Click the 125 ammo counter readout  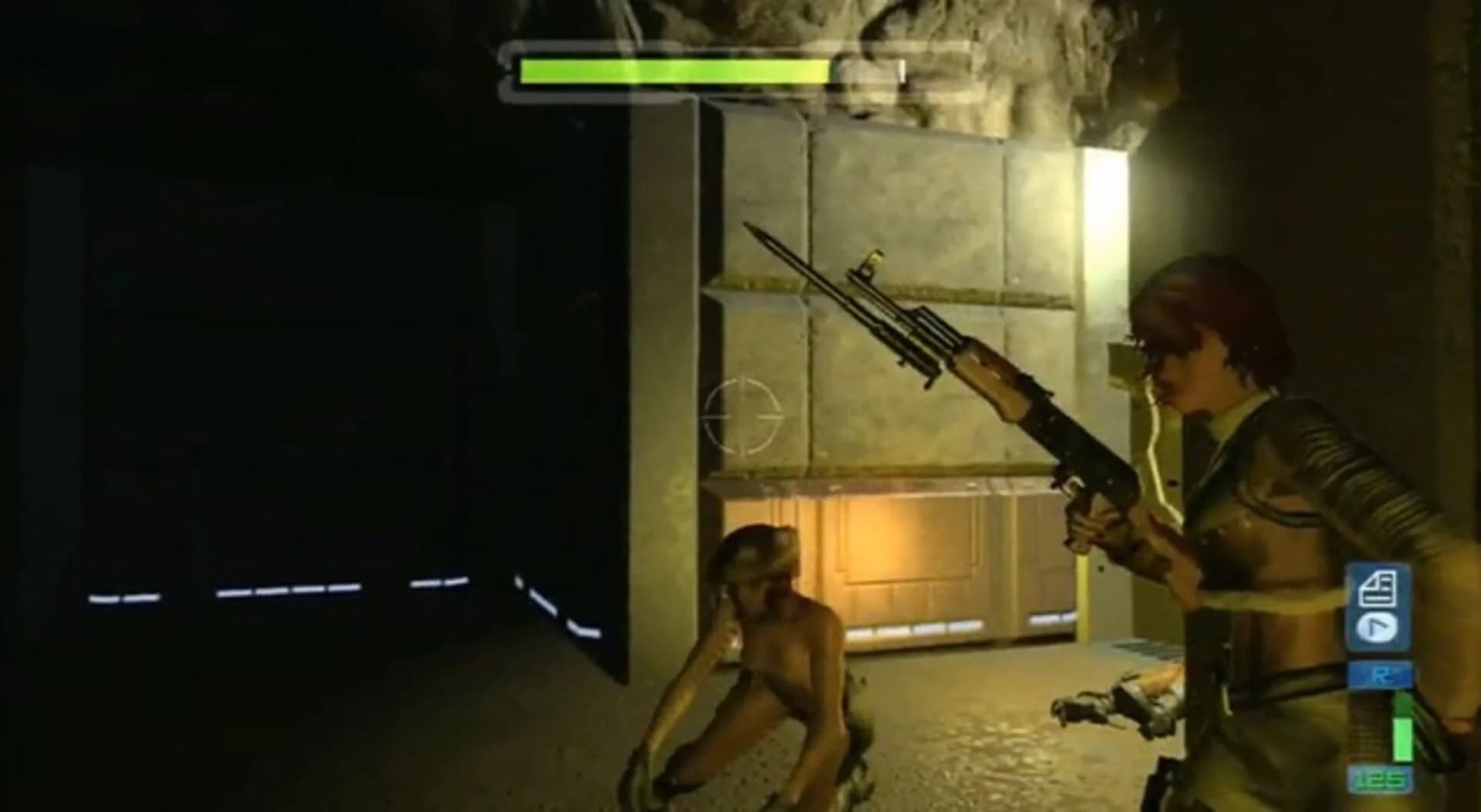1381,779
